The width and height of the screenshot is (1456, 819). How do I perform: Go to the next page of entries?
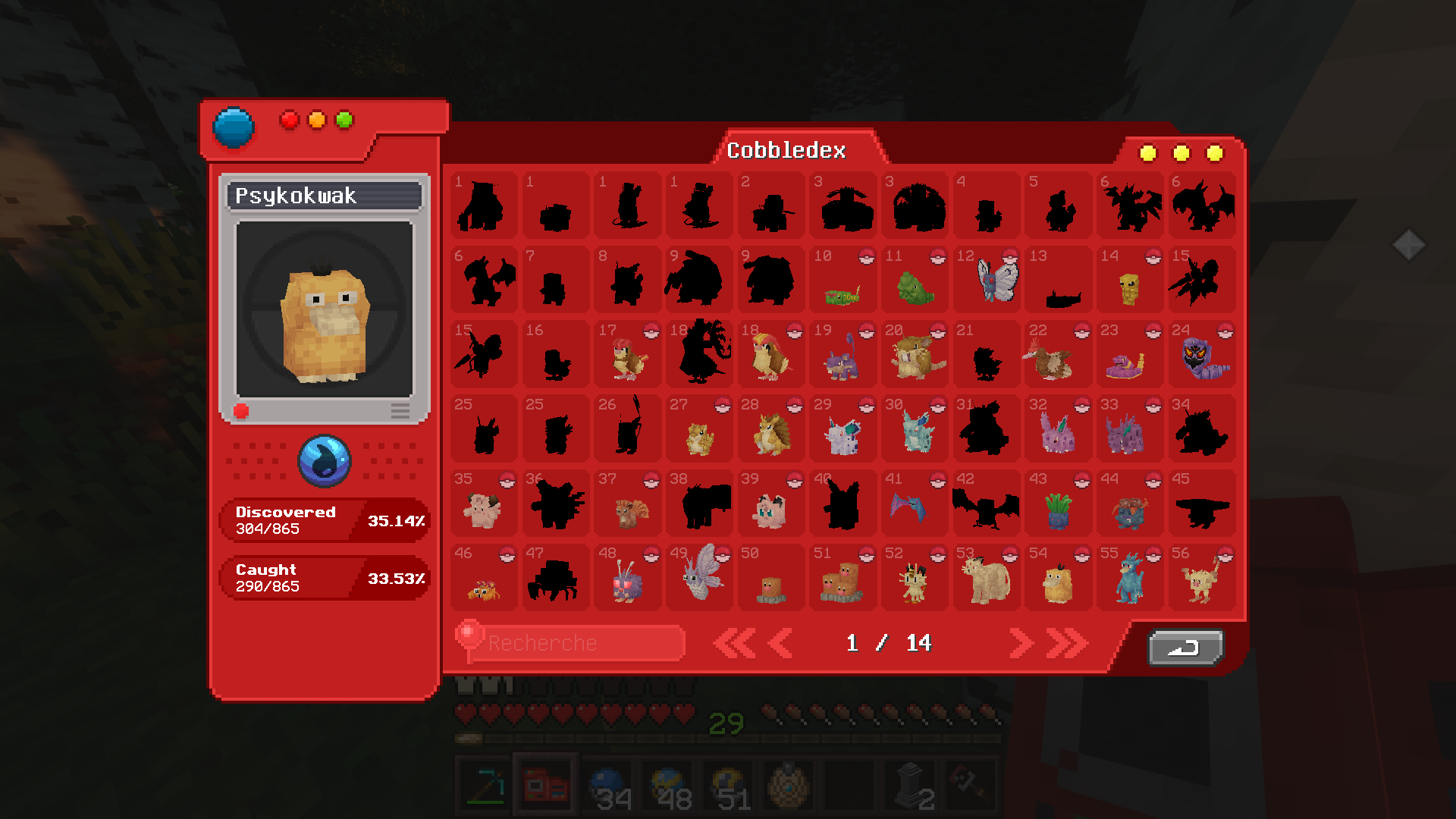coord(1021,642)
